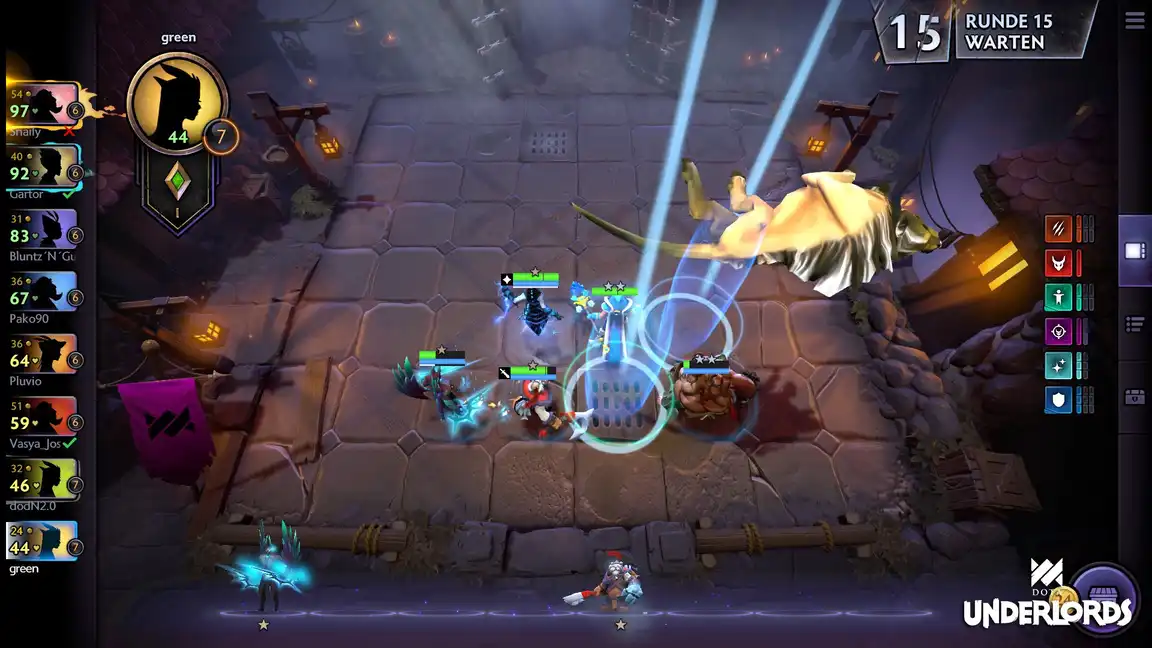Select Pluvio's player entry
Screen dimensions: 1152x648
tap(44, 353)
